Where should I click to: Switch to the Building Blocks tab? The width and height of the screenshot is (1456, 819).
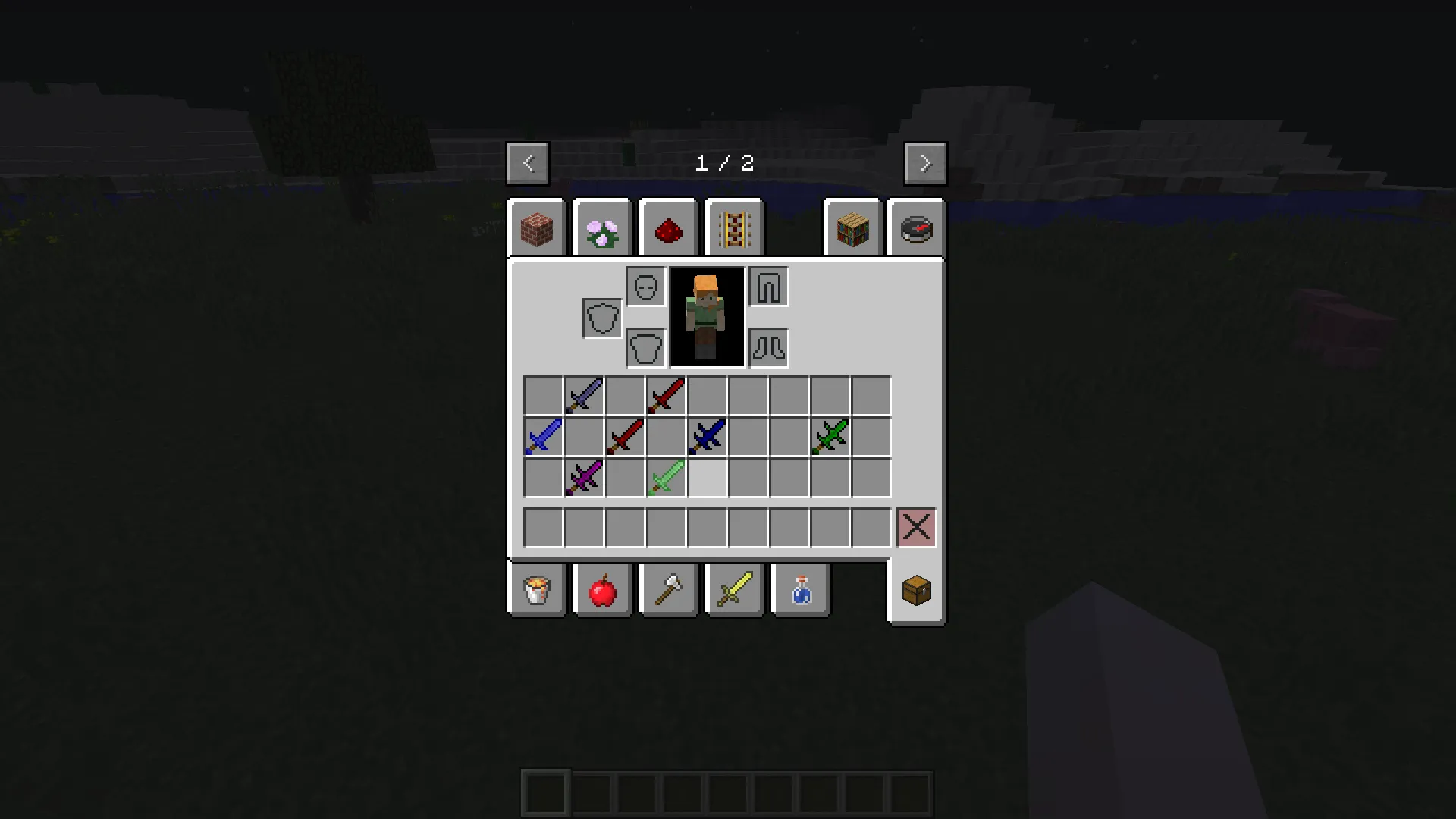pyautogui.click(x=537, y=228)
